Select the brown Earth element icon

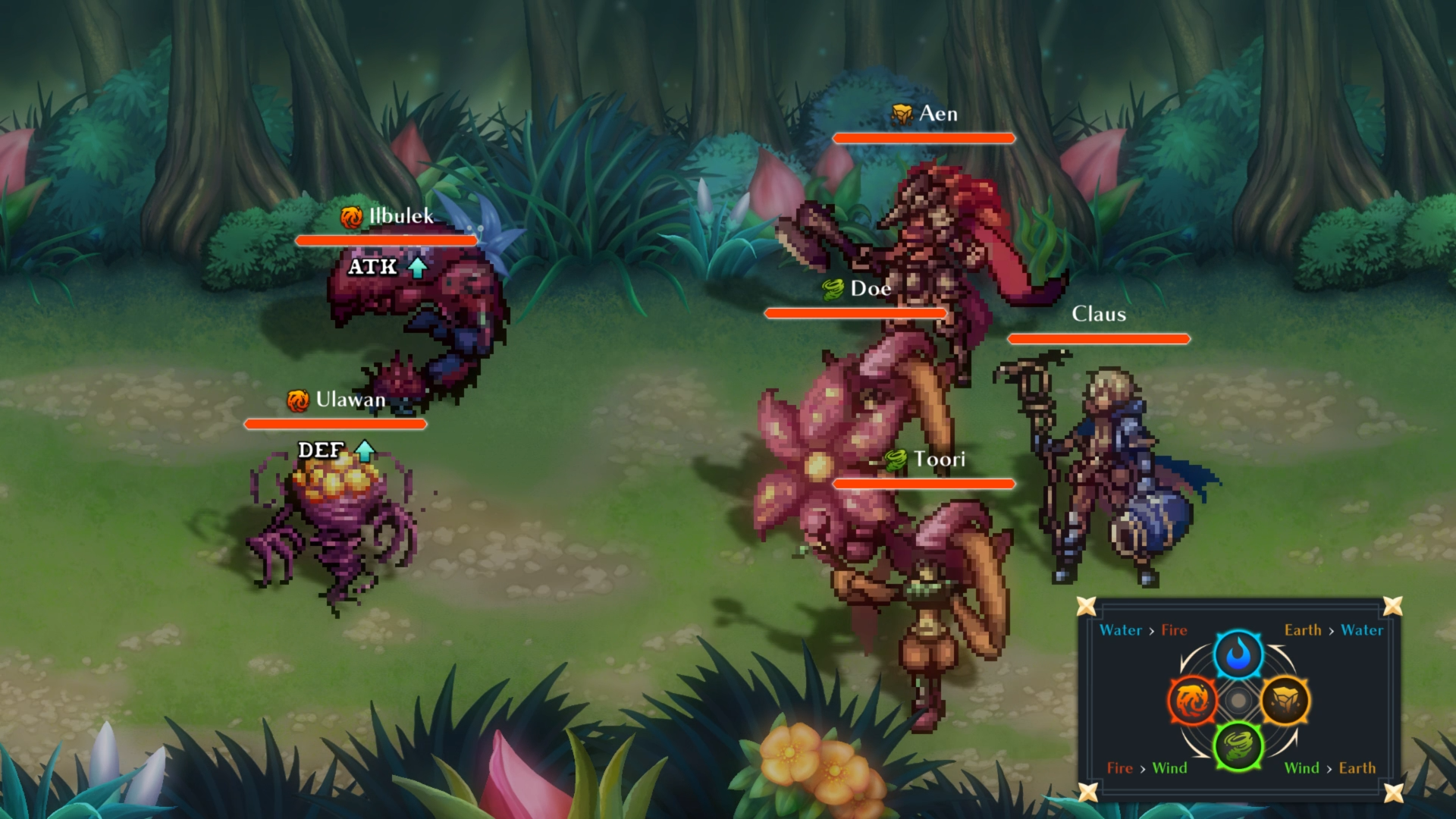click(1285, 701)
